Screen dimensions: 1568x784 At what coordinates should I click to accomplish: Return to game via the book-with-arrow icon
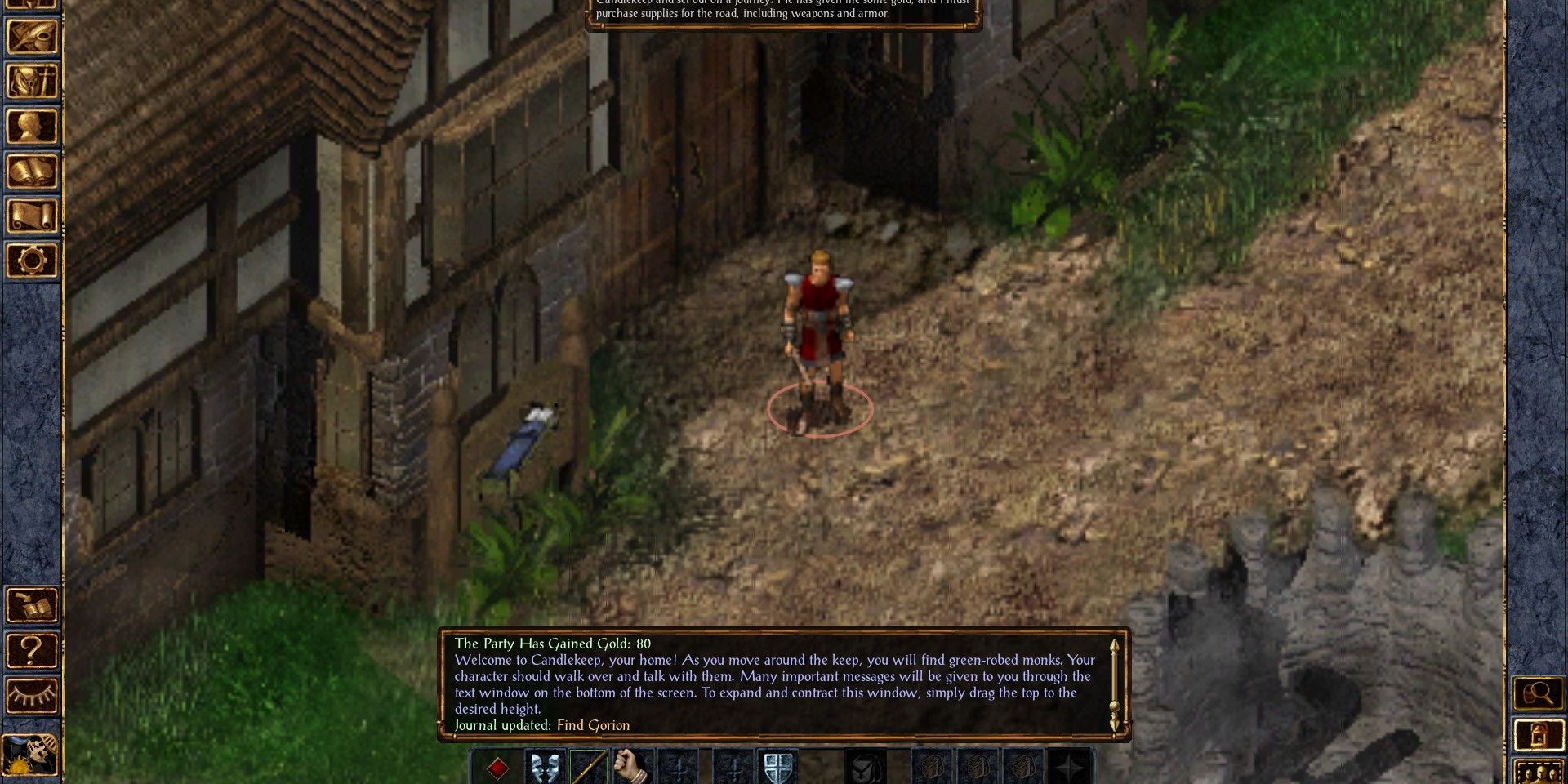pyautogui.click(x=33, y=604)
